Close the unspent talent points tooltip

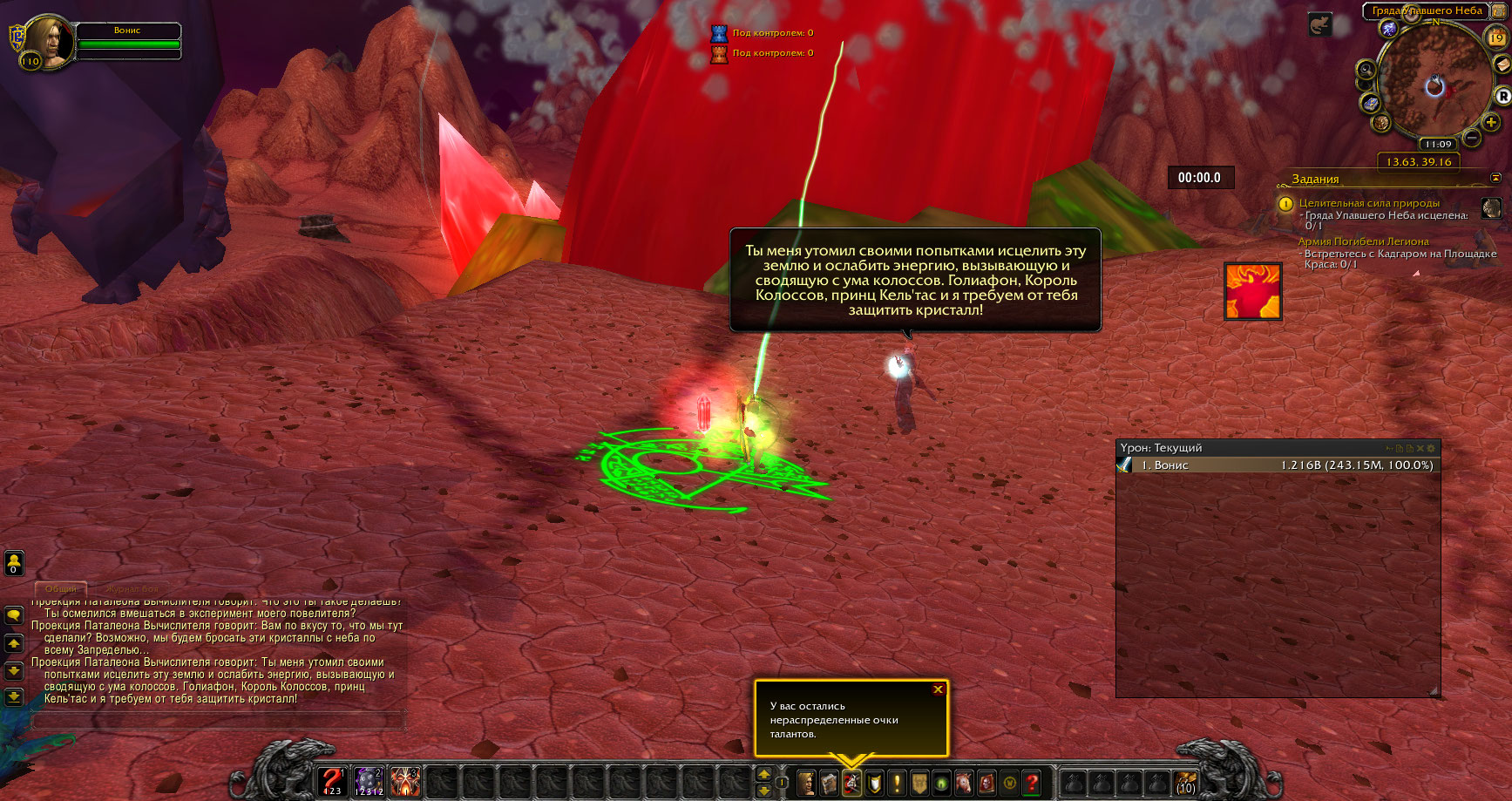pos(938,689)
